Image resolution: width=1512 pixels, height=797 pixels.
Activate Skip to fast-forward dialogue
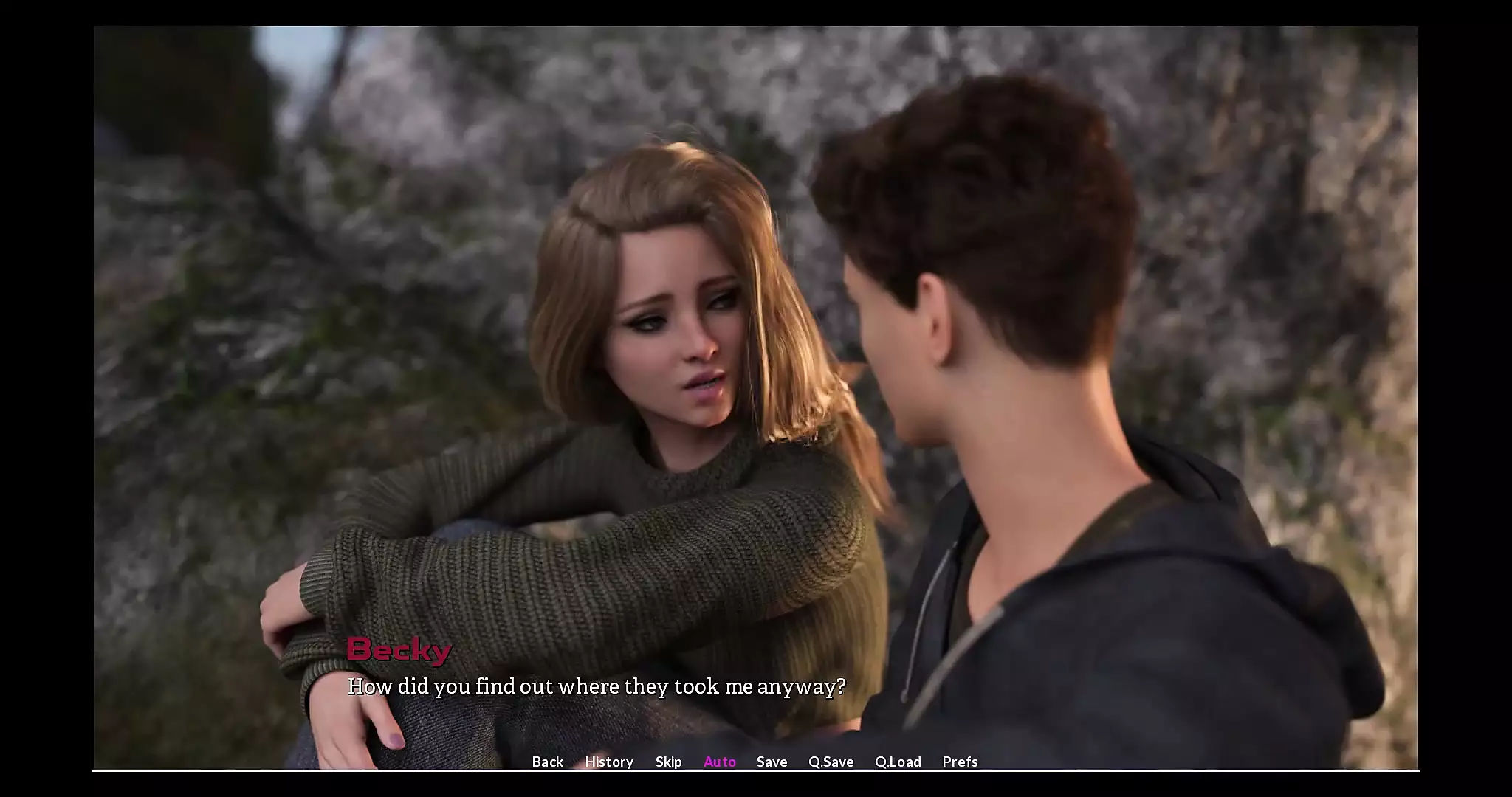[x=668, y=762]
